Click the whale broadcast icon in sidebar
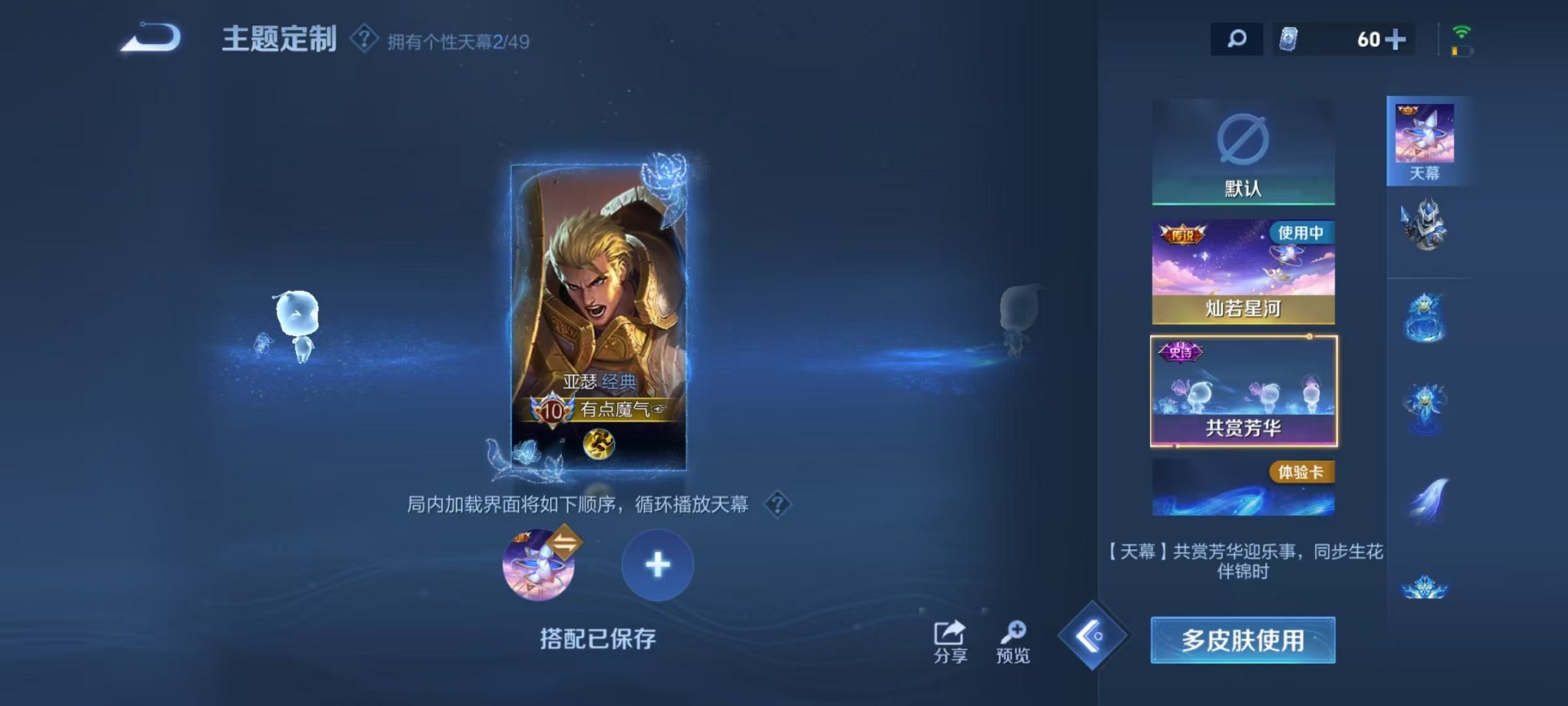 pos(1427,495)
